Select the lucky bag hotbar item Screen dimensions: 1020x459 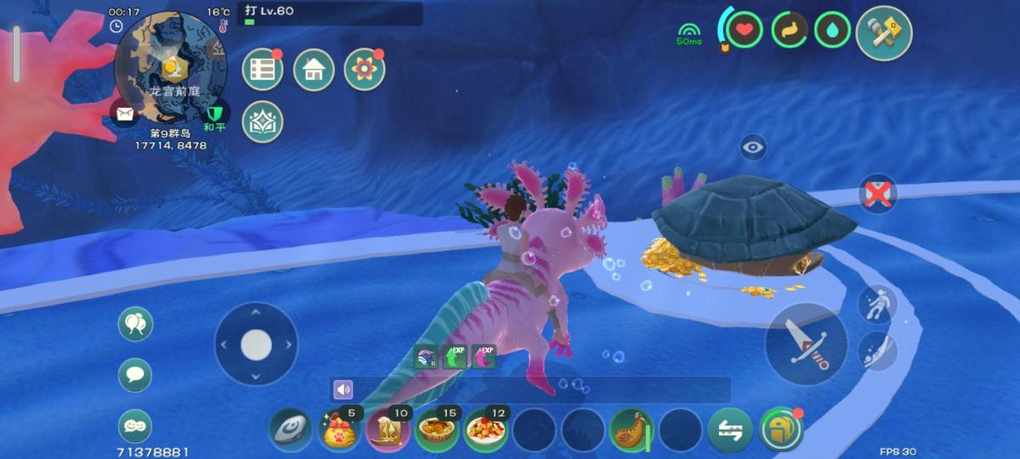point(340,431)
